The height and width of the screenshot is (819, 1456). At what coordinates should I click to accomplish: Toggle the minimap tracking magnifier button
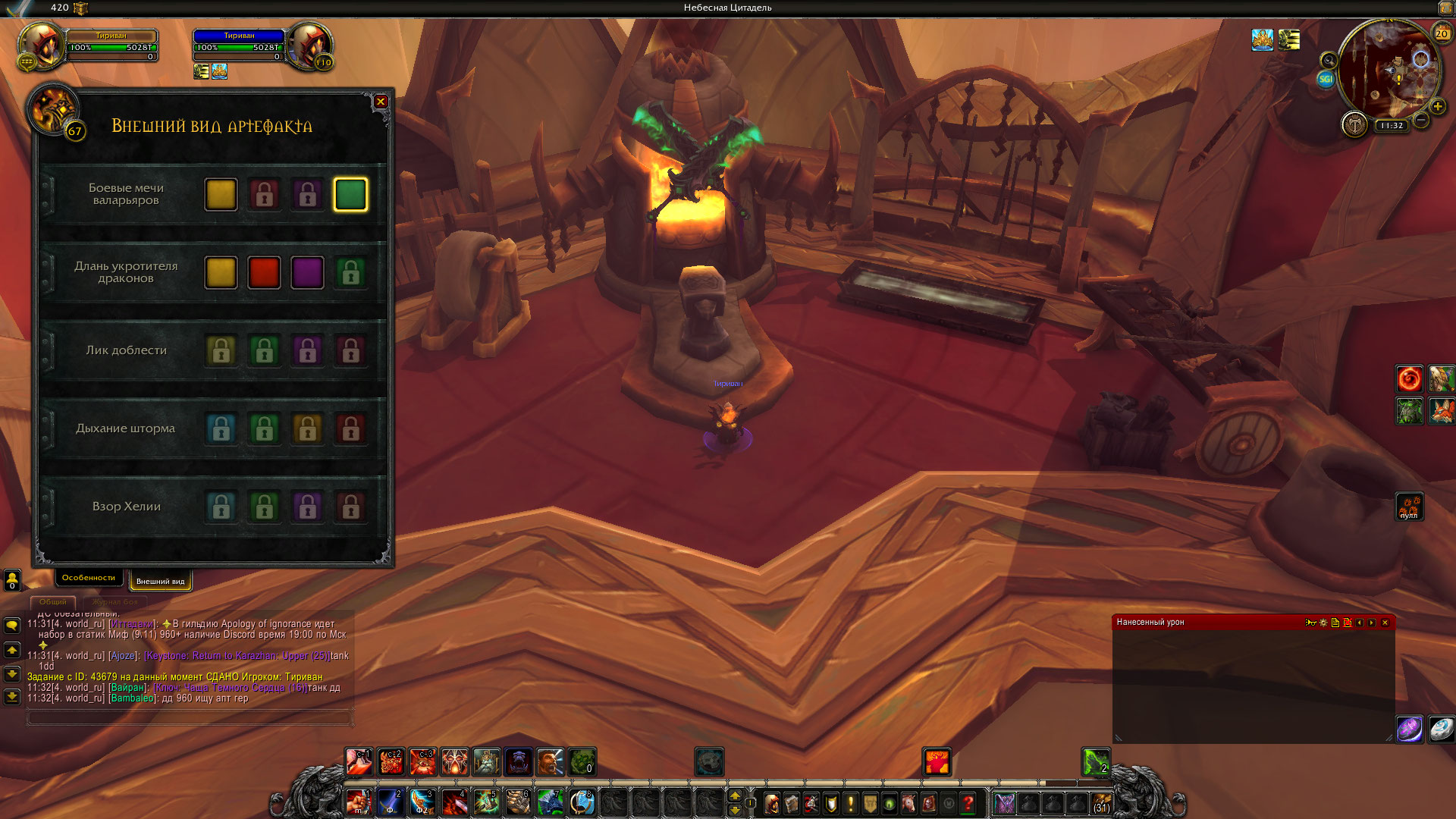(x=1329, y=60)
